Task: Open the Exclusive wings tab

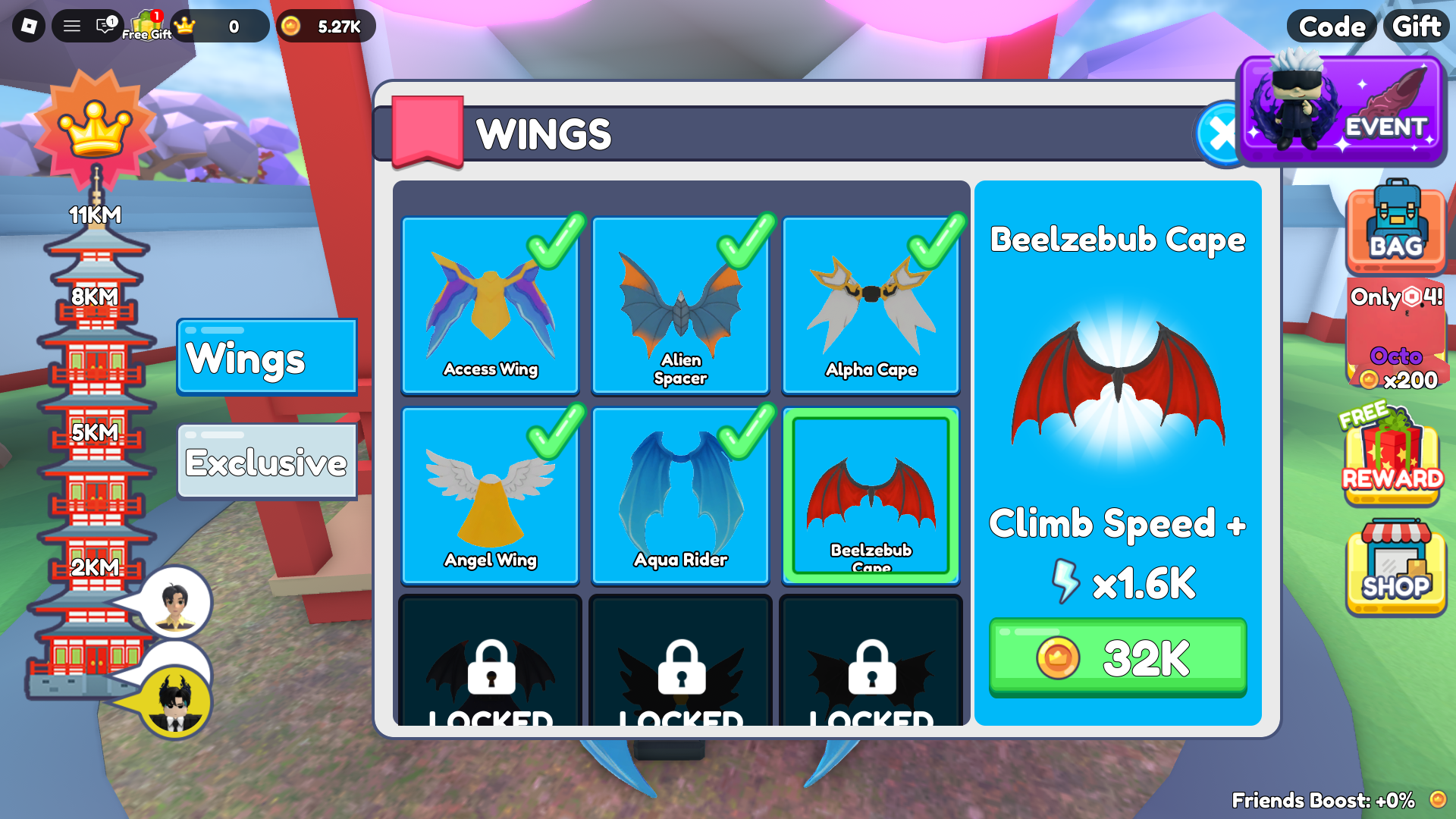Action: click(x=266, y=461)
